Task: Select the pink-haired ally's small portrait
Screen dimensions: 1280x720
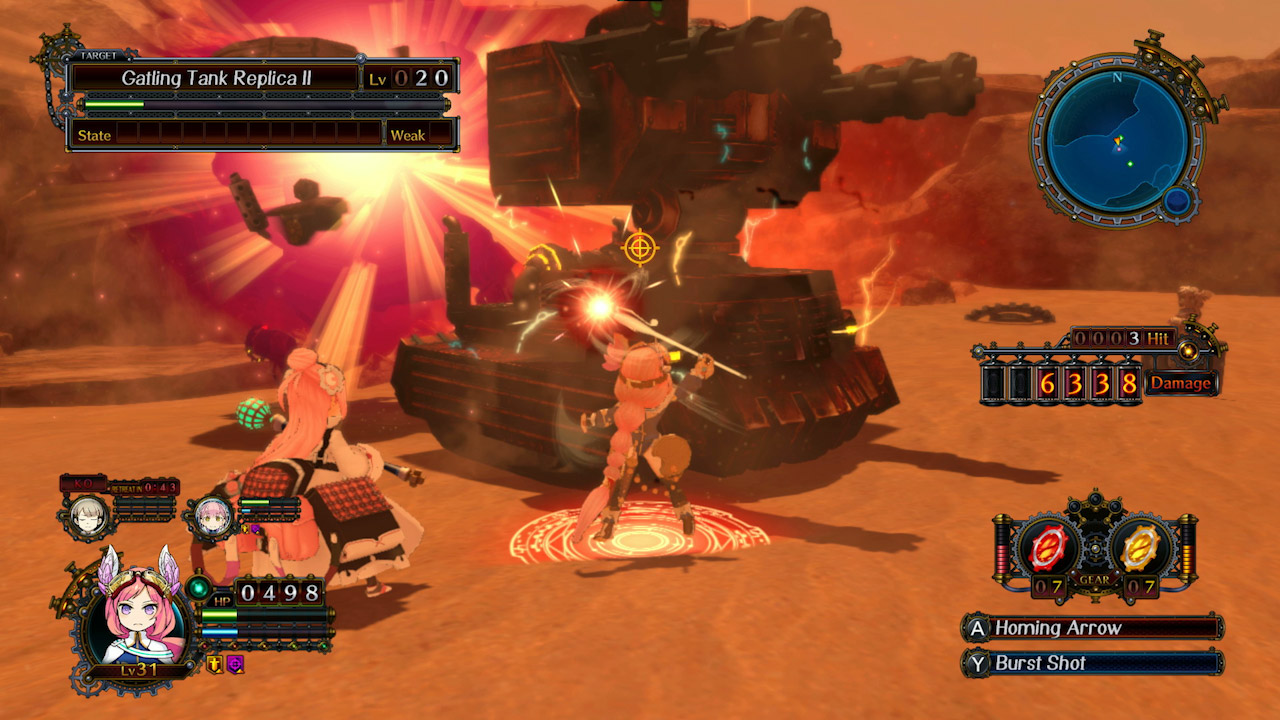Action: click(x=213, y=516)
